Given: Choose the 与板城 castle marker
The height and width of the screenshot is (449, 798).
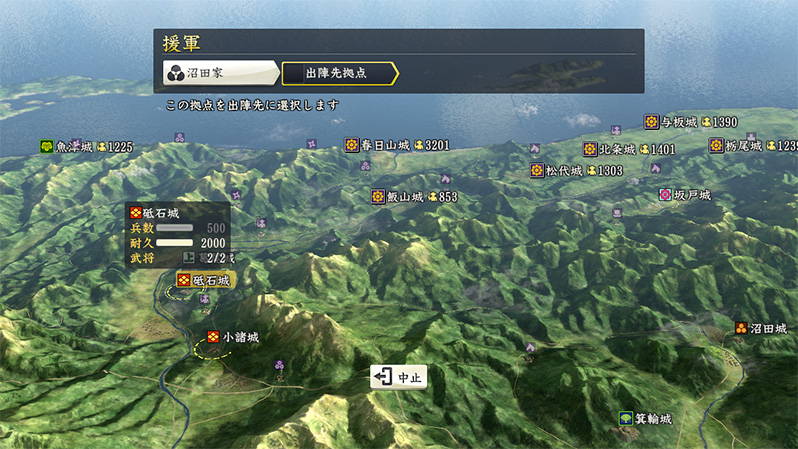Looking at the screenshot, I should [652, 122].
